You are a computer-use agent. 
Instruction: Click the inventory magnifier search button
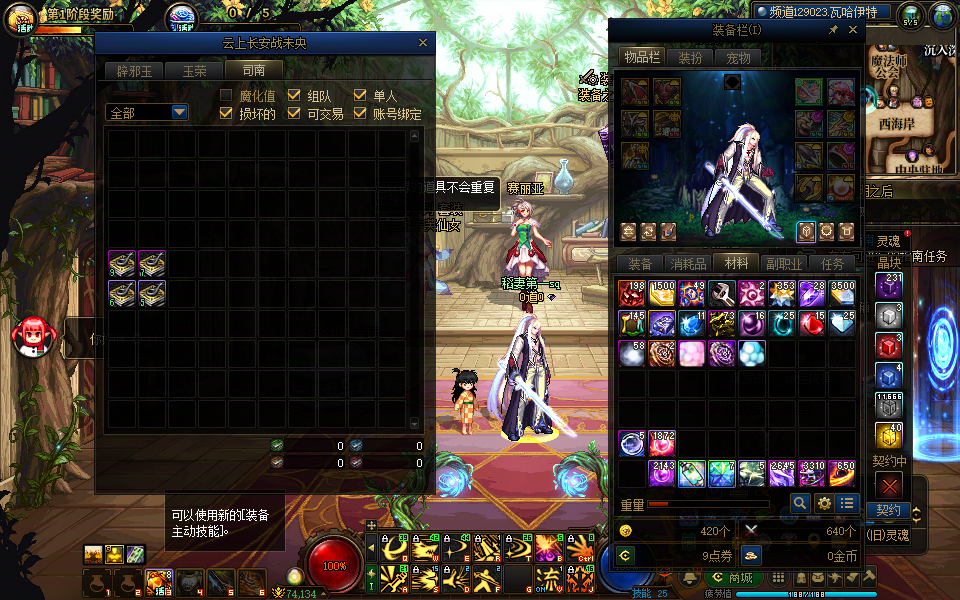[x=800, y=504]
